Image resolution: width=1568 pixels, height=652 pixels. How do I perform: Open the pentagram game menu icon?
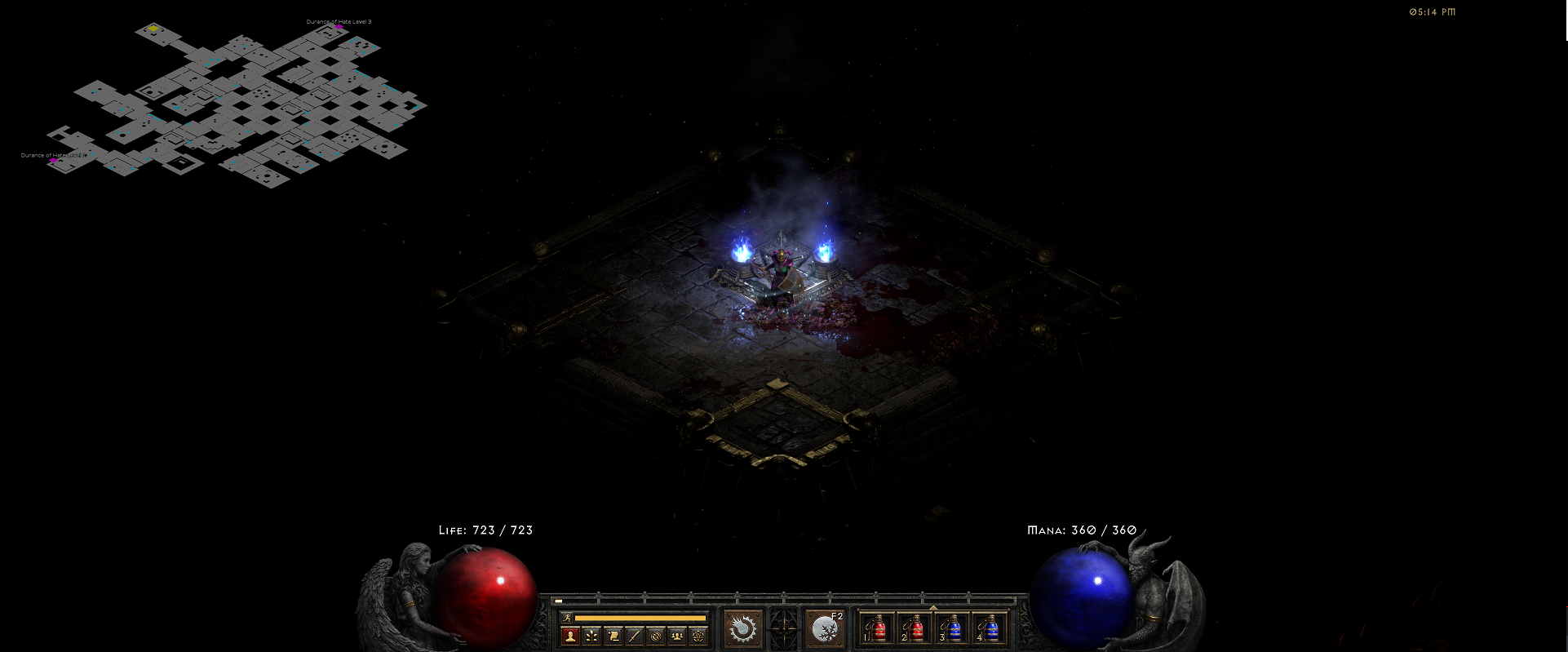tap(698, 636)
